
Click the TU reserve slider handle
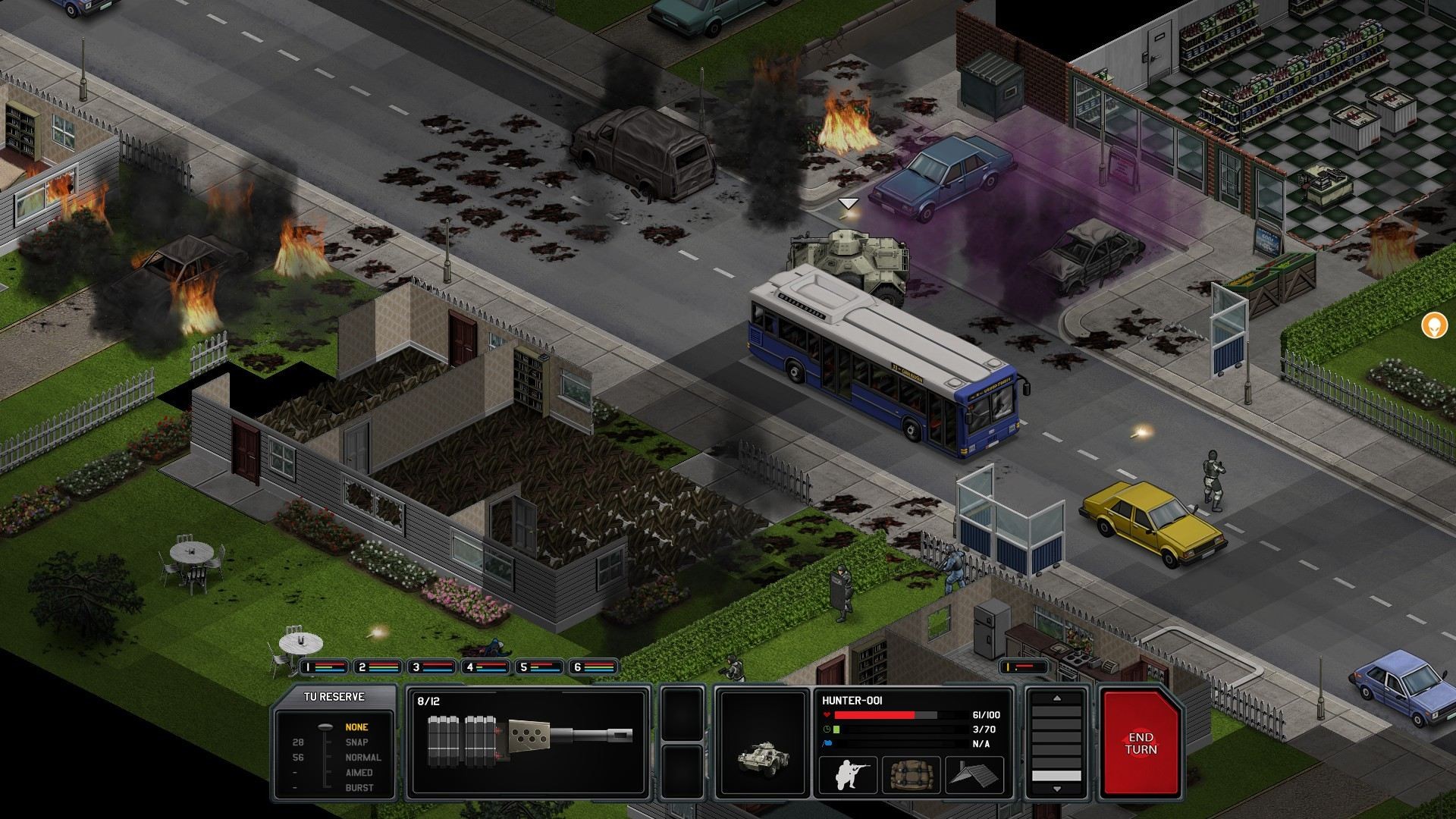click(x=325, y=727)
